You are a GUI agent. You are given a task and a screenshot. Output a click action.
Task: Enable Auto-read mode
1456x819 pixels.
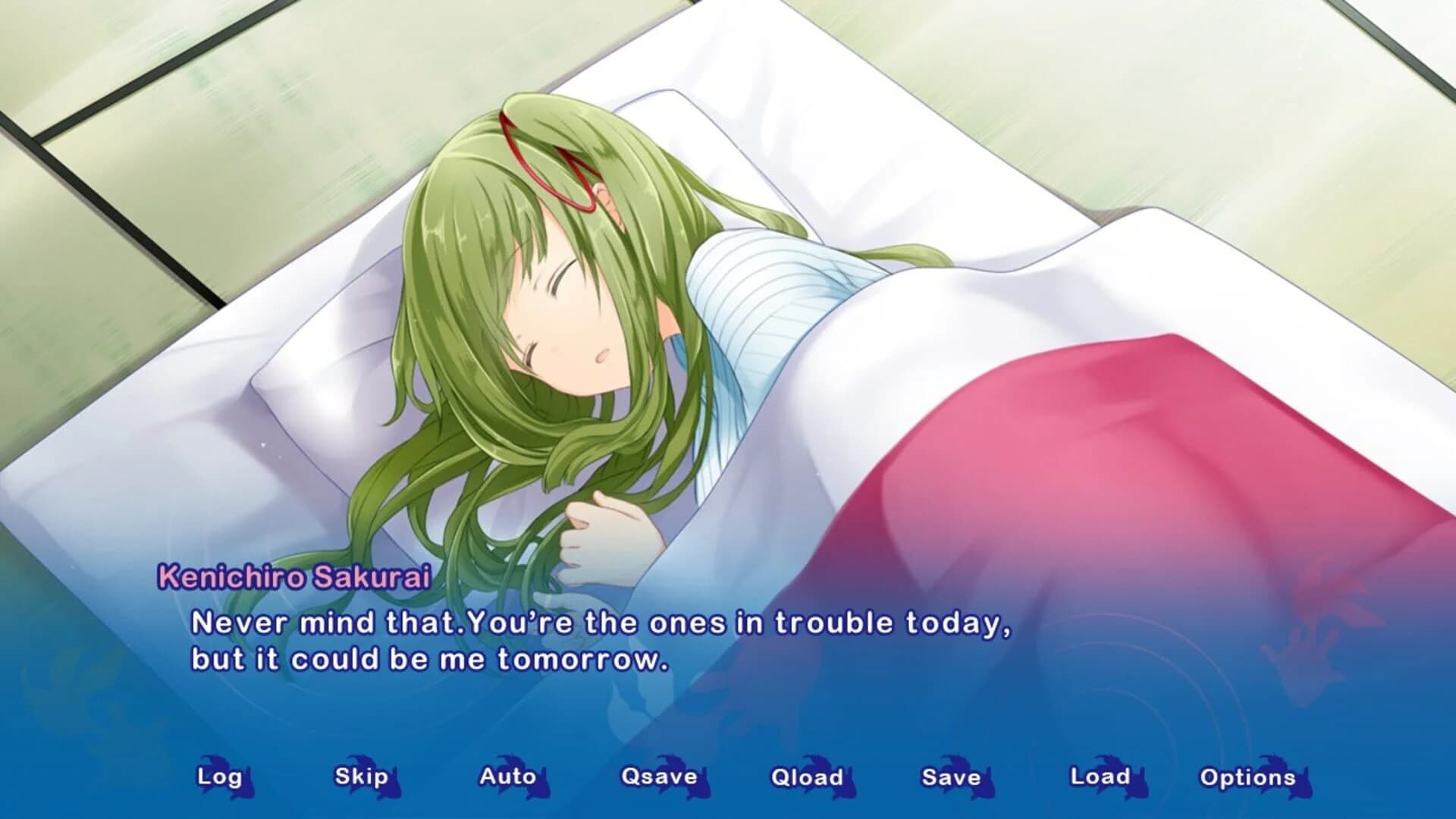pyautogui.click(x=506, y=777)
